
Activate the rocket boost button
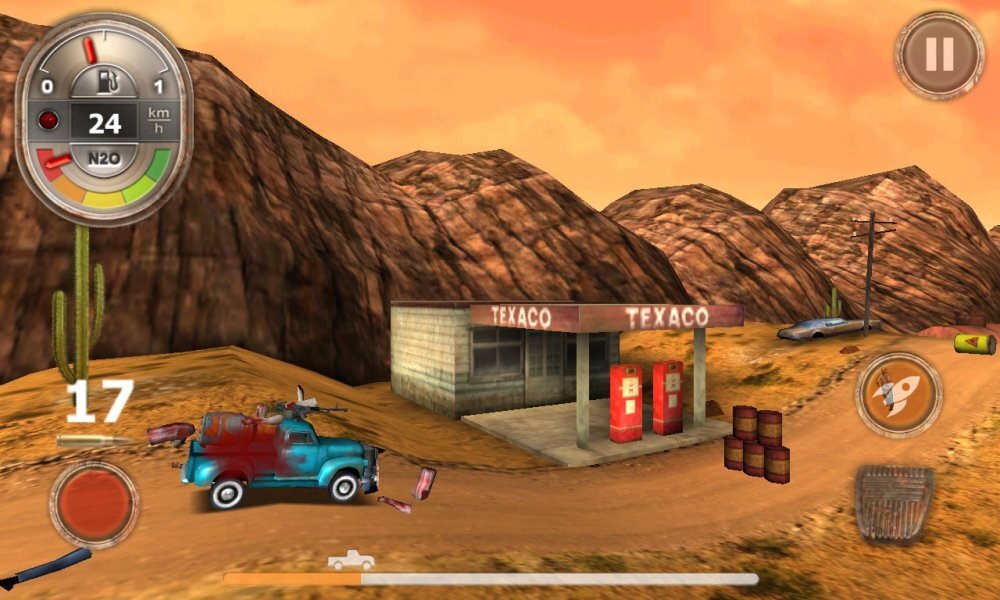coord(898,394)
